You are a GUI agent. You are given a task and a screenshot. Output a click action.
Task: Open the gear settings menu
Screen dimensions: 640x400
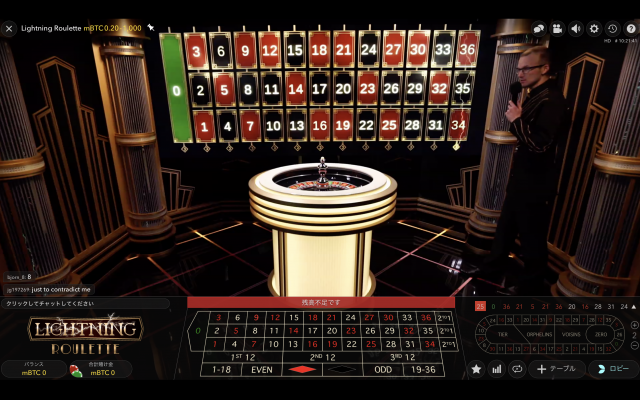tap(593, 29)
